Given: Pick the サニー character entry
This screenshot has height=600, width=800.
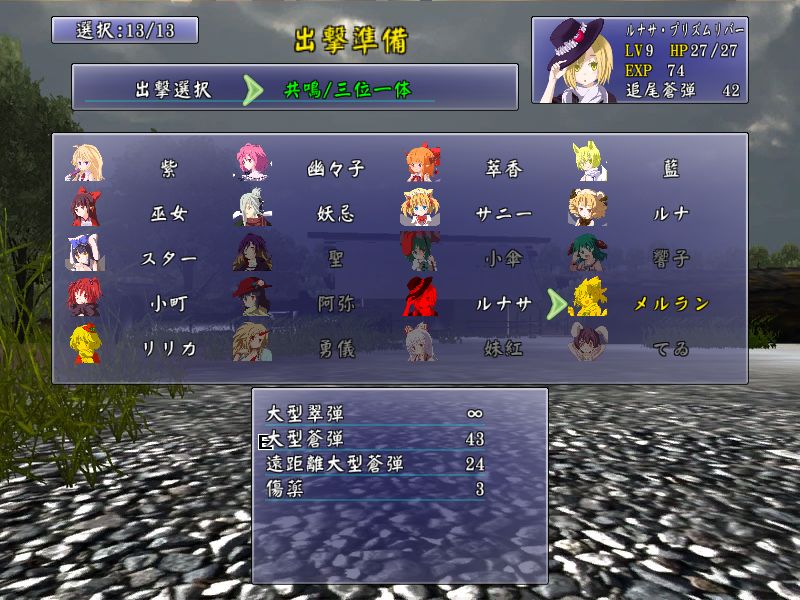Looking at the screenshot, I should (503, 214).
